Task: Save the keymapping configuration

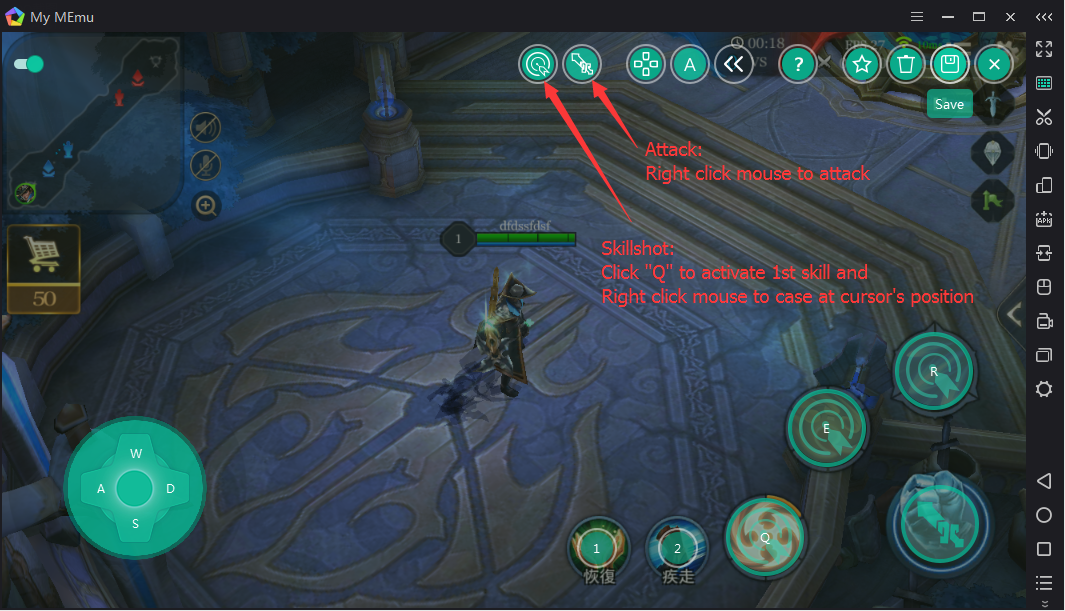Action: pos(950,65)
